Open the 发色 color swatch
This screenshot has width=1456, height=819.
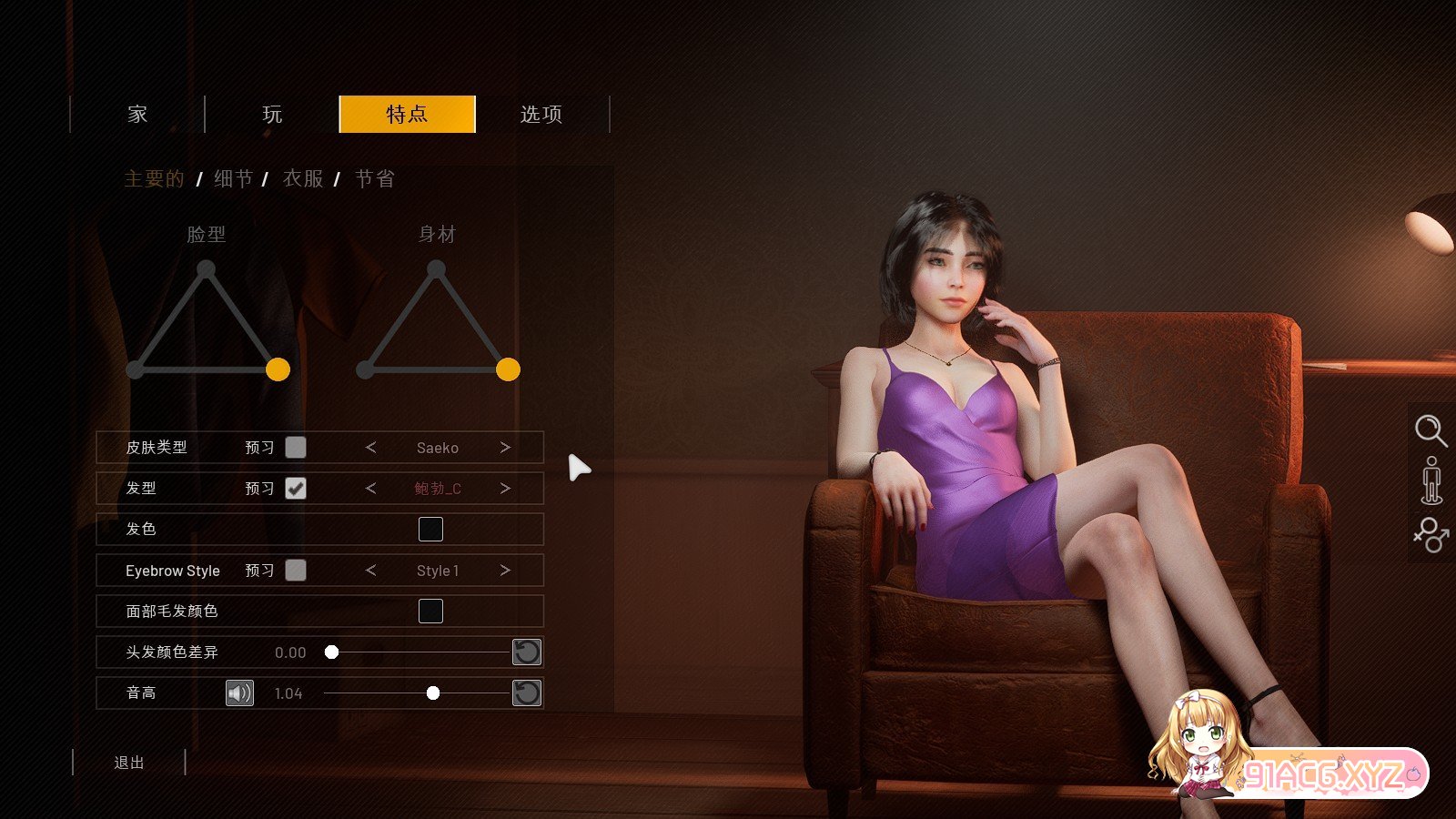click(430, 530)
